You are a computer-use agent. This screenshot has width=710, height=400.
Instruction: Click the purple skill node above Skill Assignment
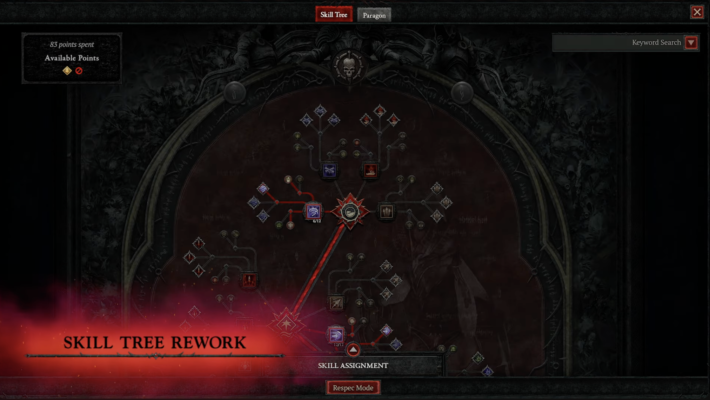coord(336,334)
